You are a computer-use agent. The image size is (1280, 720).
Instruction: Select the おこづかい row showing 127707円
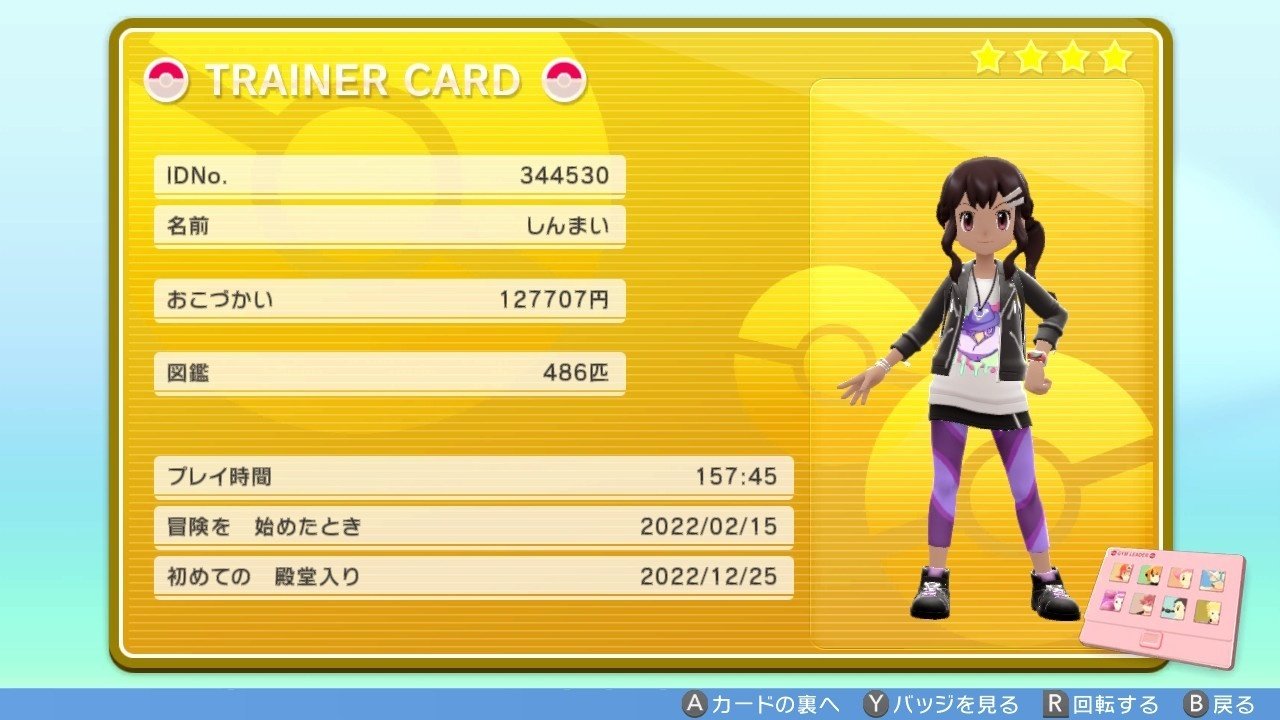click(x=388, y=299)
